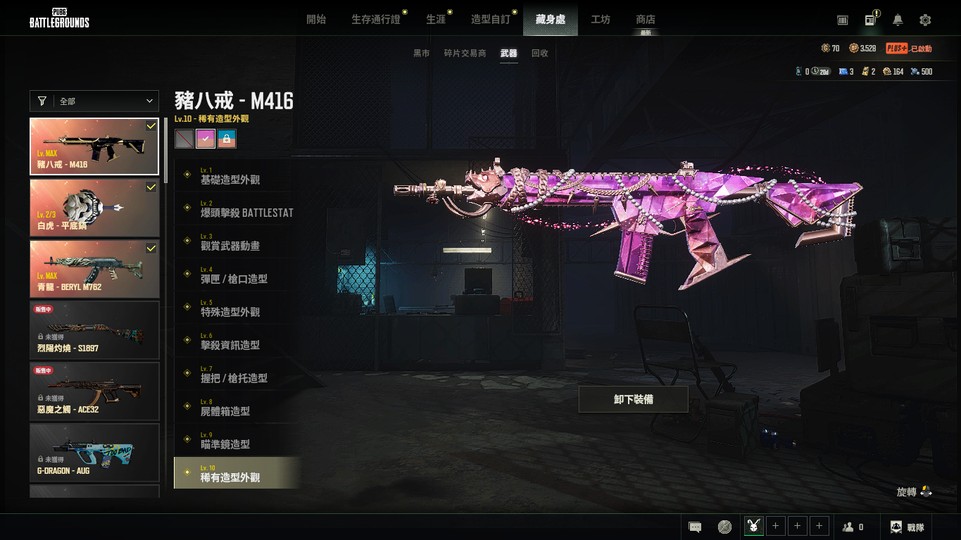Open the 開始 tab in top navigation
Viewport: 961px width, 540px height.
tap(316, 19)
